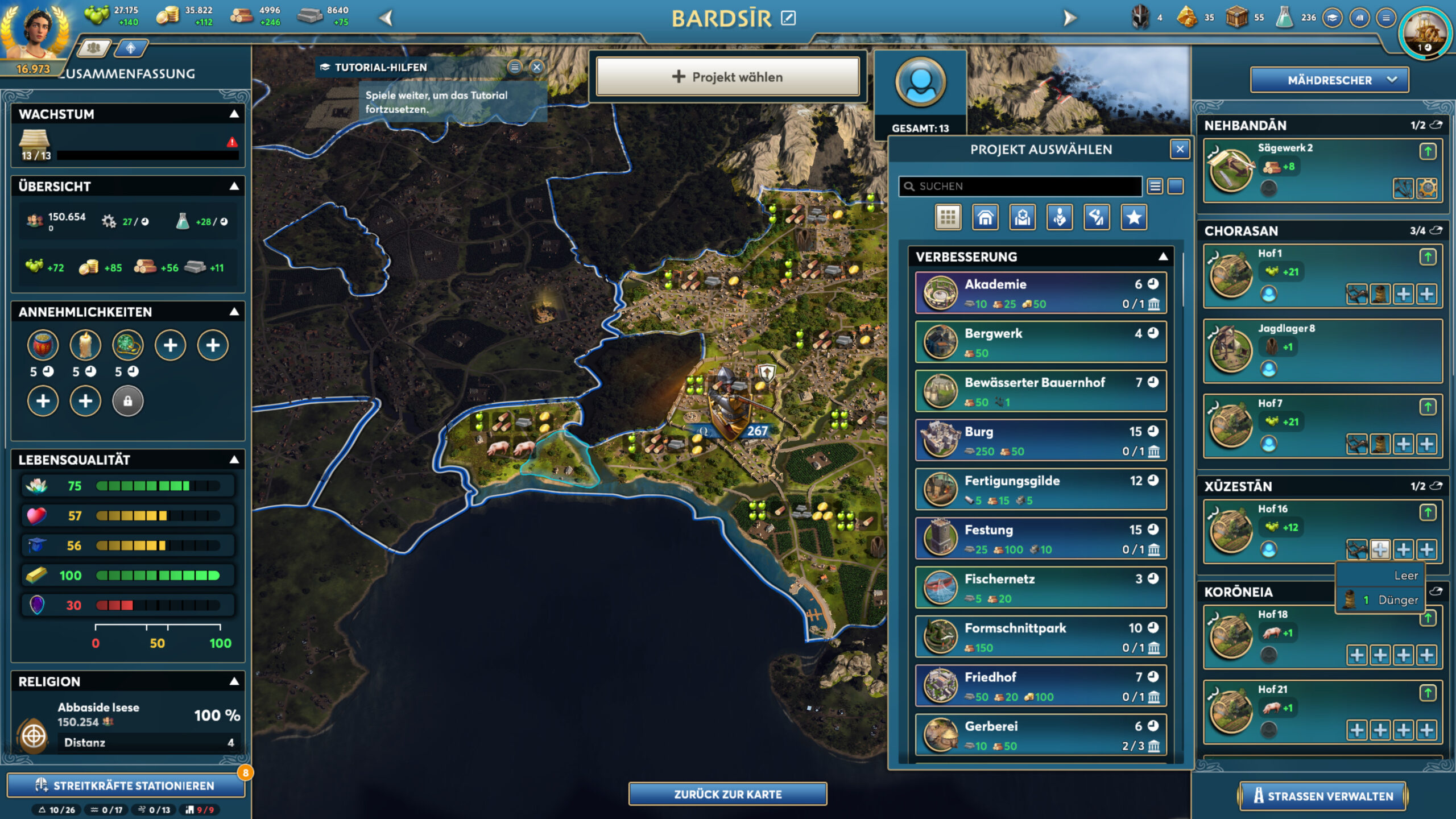Open the Mähdrescher dropdown
The width and height of the screenshot is (1456, 819).
[x=1329, y=80]
